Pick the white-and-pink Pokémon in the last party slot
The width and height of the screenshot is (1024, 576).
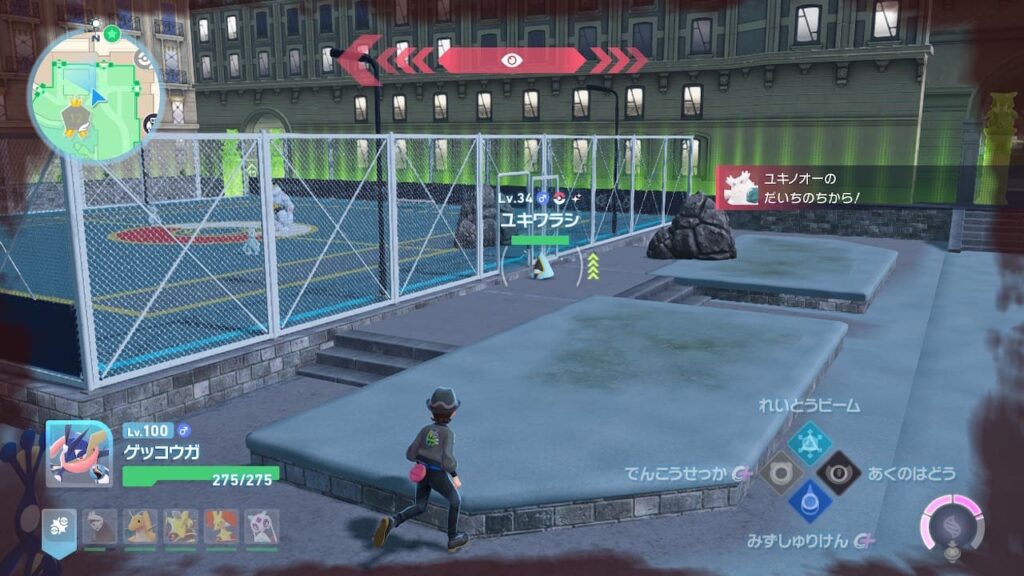[x=262, y=527]
